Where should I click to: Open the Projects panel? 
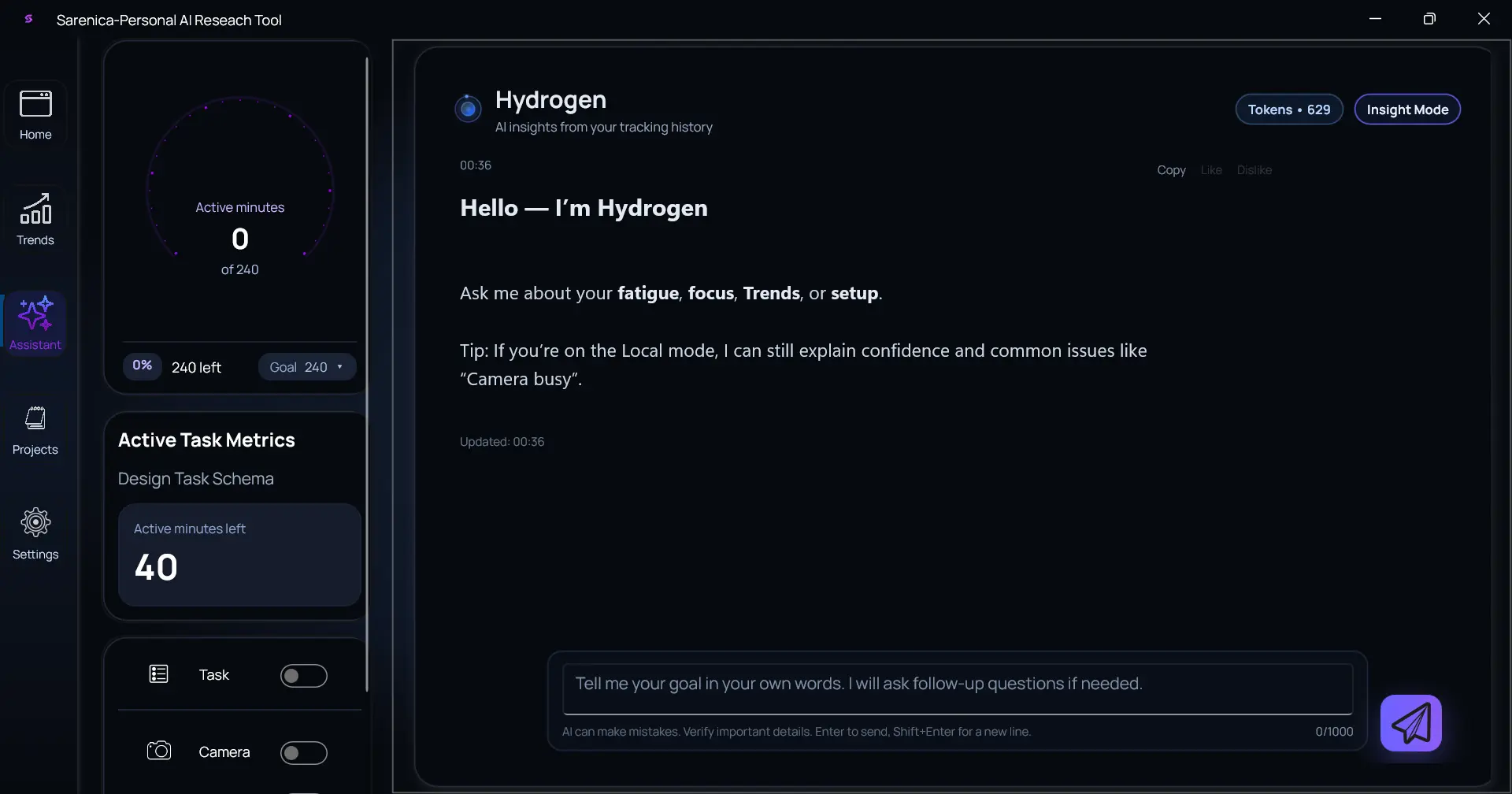(35, 430)
